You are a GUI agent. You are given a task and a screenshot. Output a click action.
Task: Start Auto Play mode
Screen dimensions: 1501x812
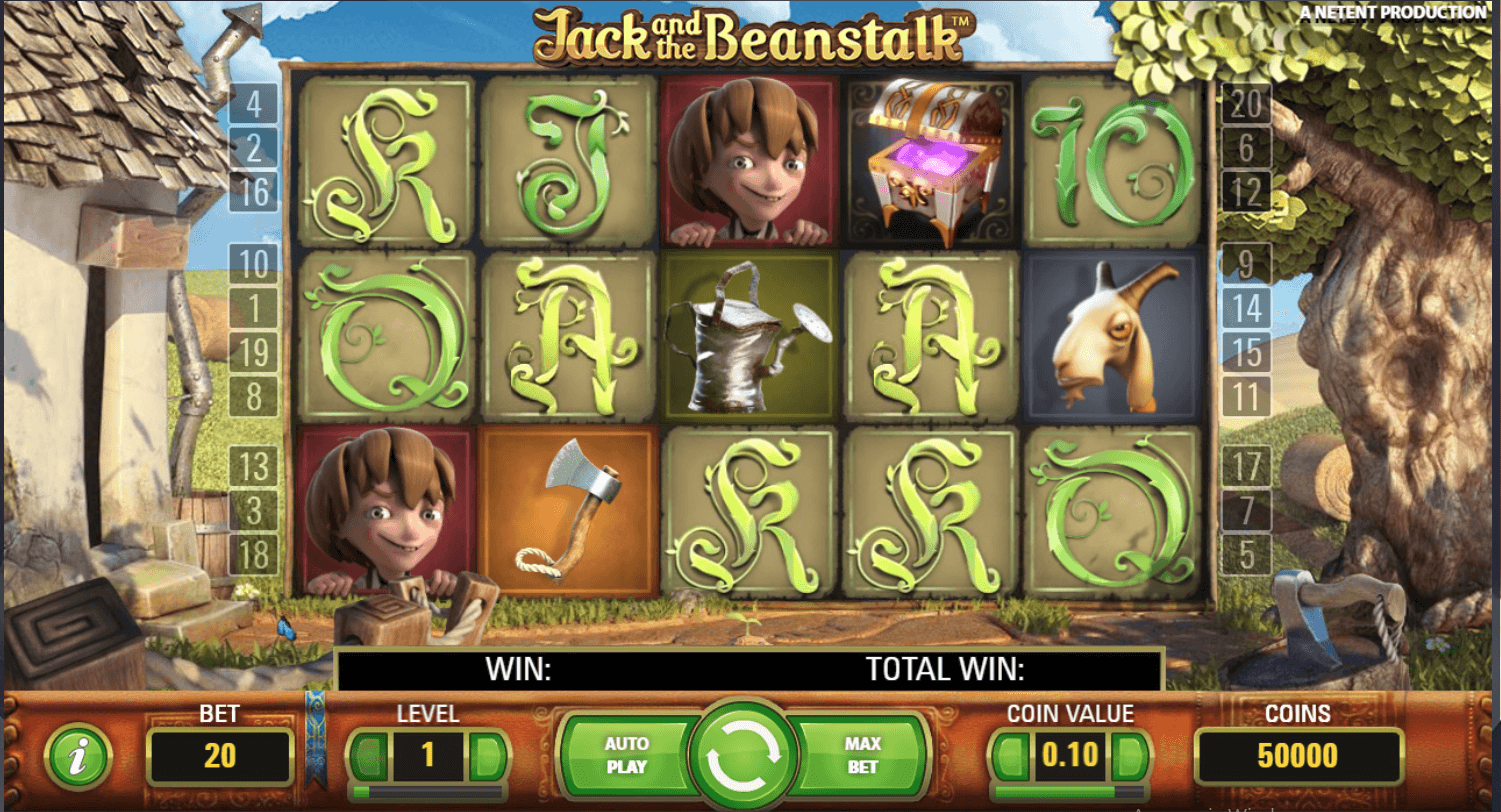tap(626, 756)
